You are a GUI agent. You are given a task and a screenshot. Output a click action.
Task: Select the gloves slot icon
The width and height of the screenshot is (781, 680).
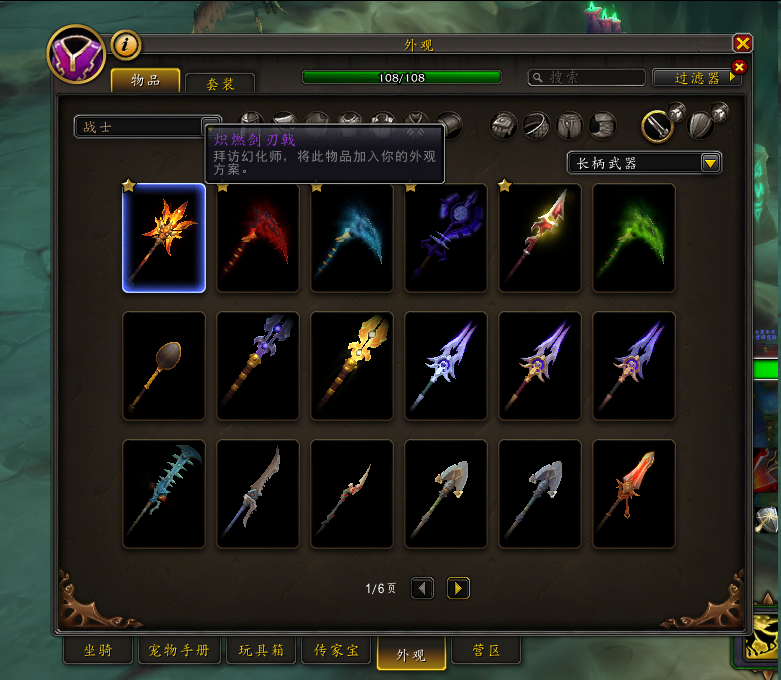[x=504, y=125]
